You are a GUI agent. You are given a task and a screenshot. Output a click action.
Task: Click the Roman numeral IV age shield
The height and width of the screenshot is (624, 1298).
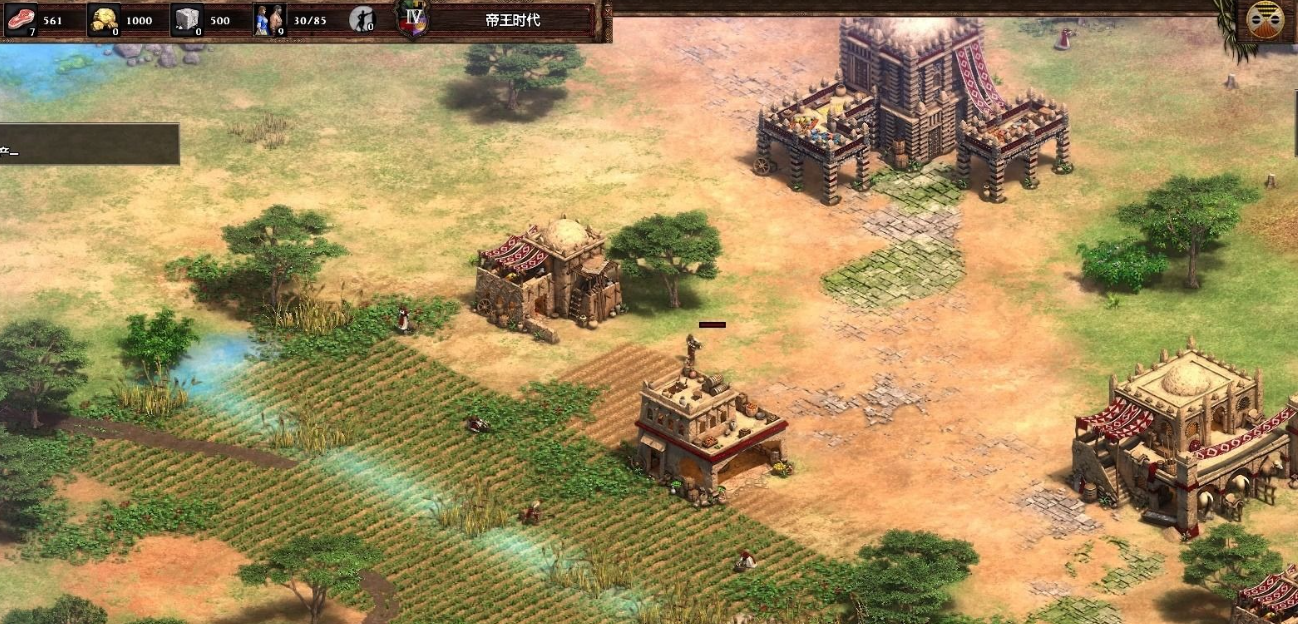pyautogui.click(x=412, y=19)
